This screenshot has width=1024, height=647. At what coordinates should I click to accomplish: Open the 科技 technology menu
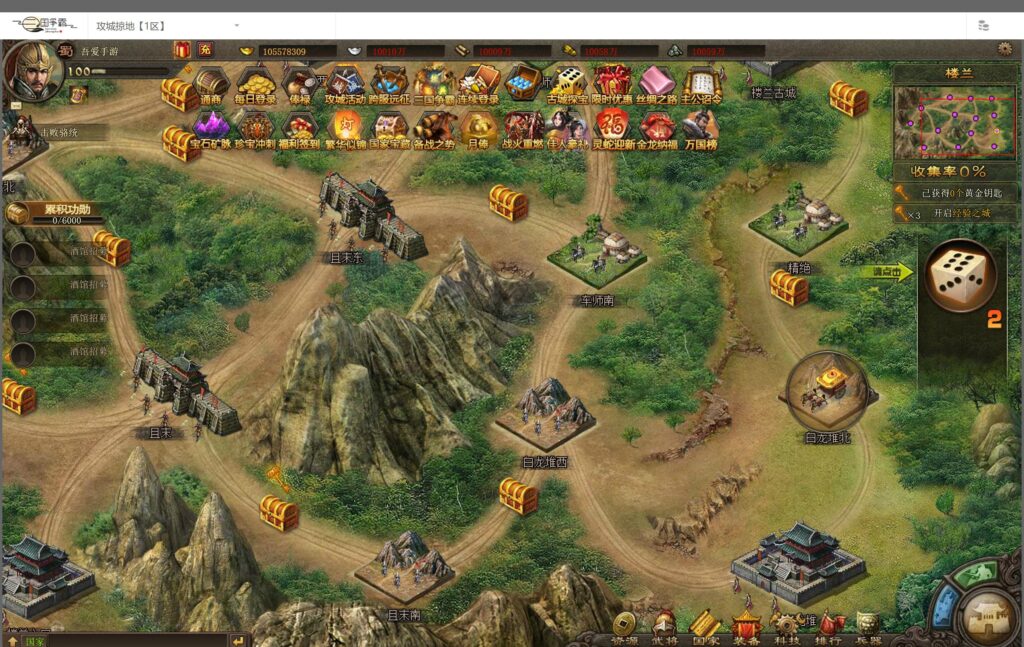(x=788, y=627)
